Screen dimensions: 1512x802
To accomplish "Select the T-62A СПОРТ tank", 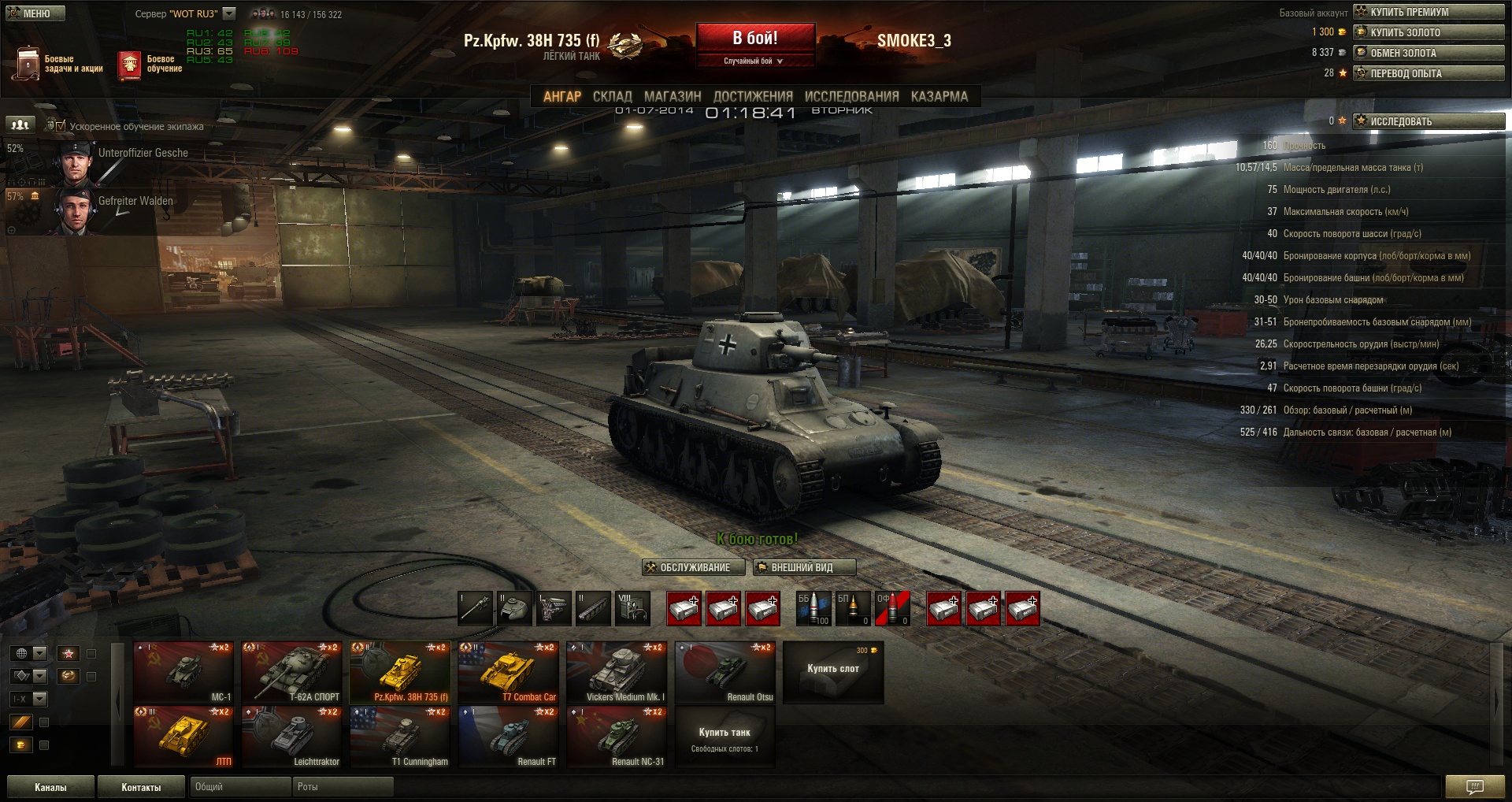I will (x=292, y=672).
